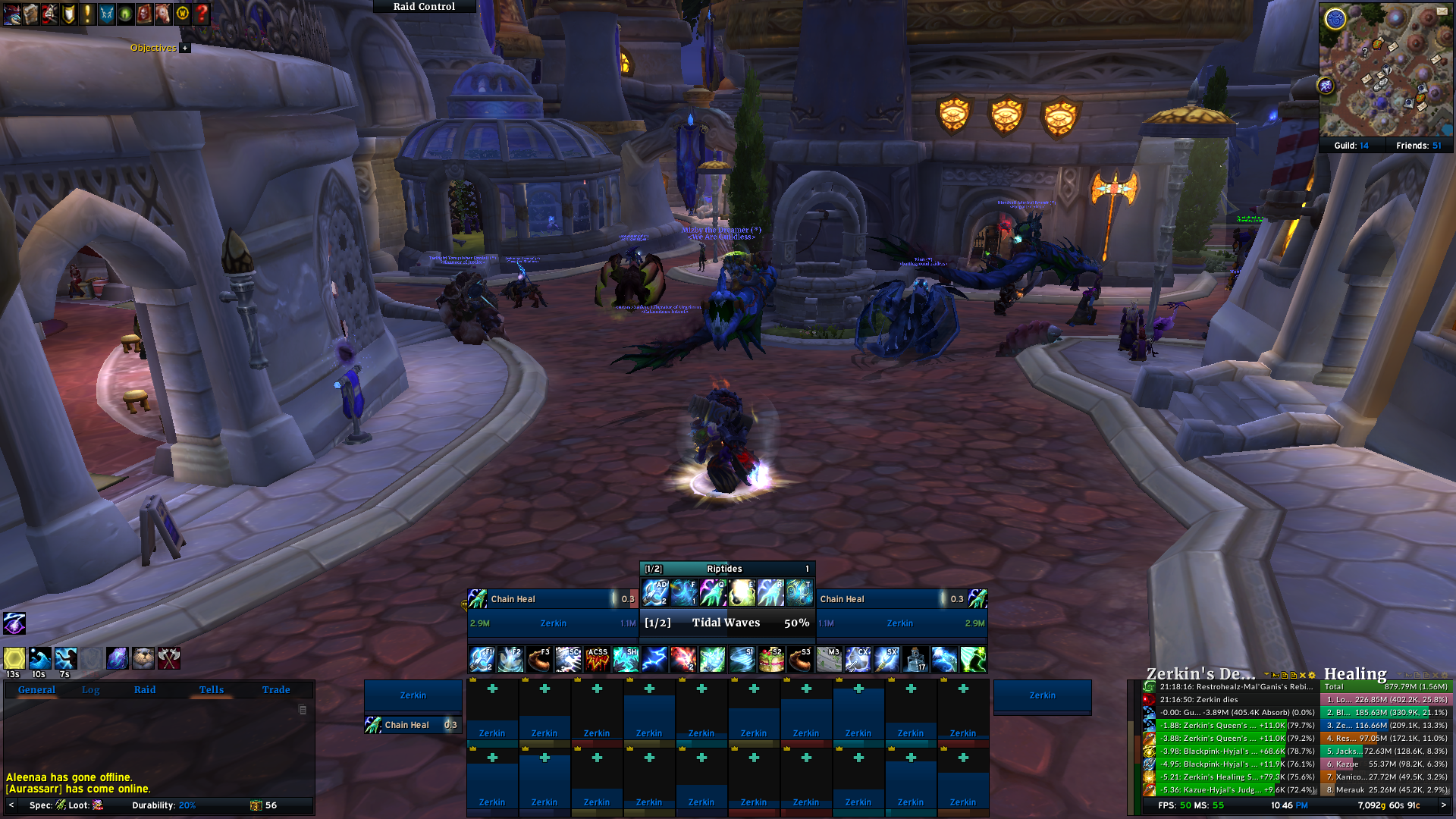Click the report document icon beside Healing title
Screen dimensions: 1456x819
1417,675
